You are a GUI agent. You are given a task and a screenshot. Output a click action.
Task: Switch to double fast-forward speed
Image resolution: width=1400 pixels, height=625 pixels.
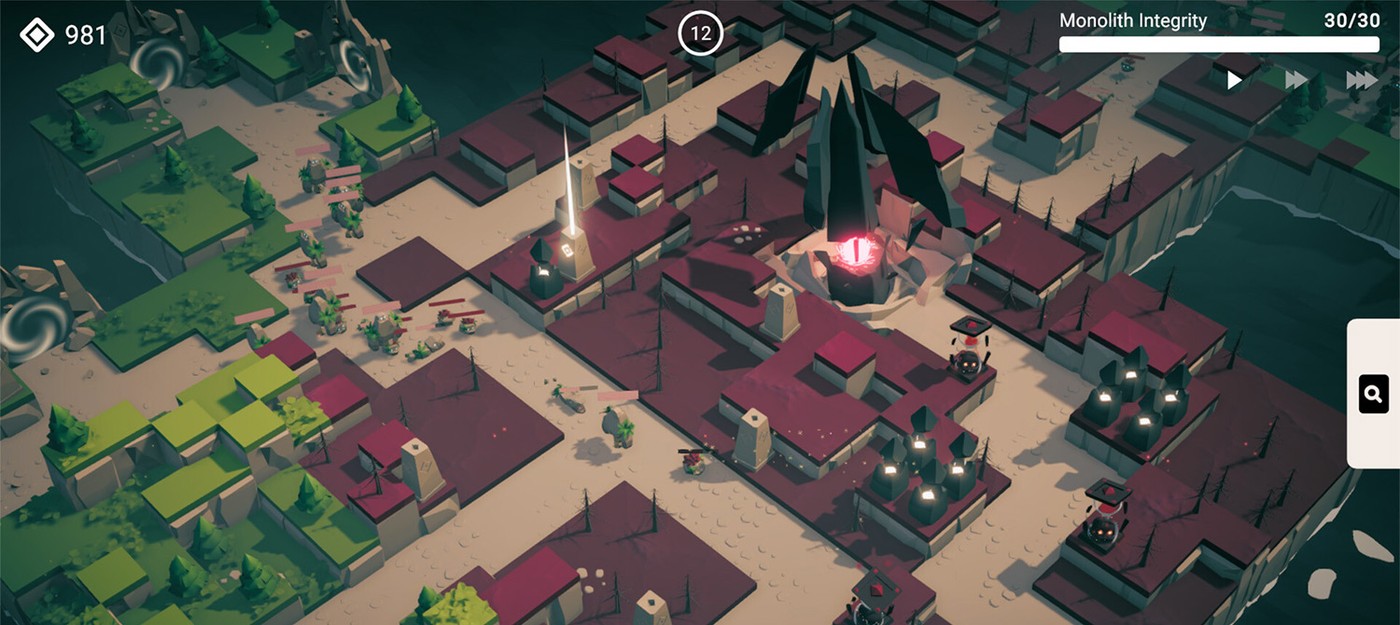click(x=1297, y=80)
